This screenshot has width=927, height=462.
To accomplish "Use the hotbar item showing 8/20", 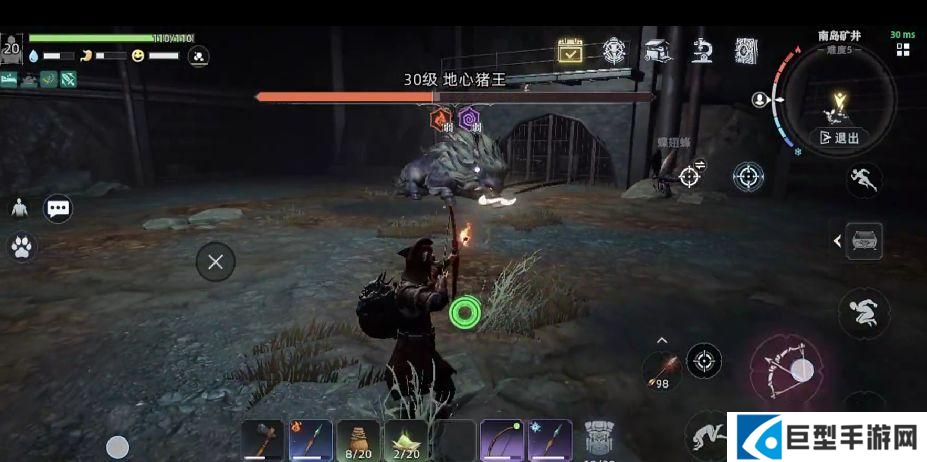I will (358, 440).
